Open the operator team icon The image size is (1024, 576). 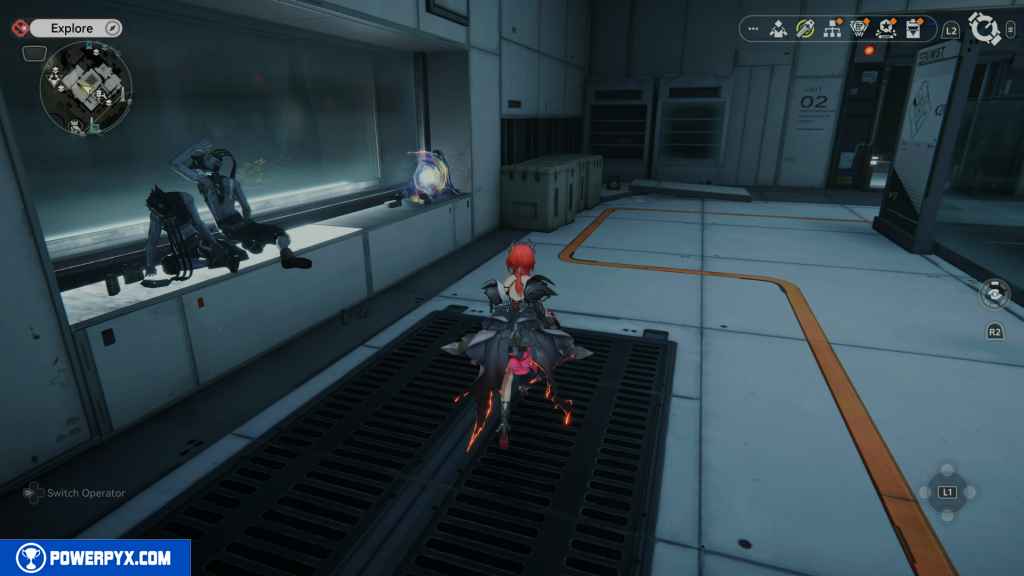tap(778, 29)
